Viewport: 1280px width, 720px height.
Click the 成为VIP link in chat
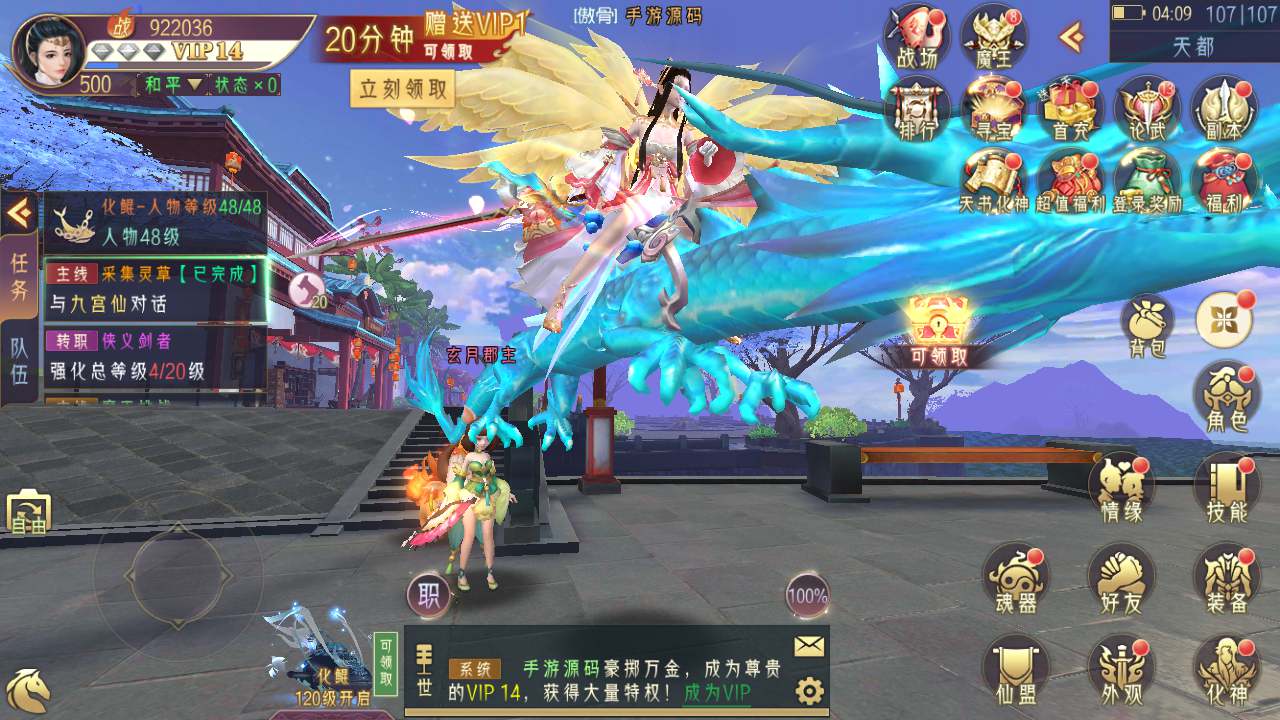(x=717, y=692)
